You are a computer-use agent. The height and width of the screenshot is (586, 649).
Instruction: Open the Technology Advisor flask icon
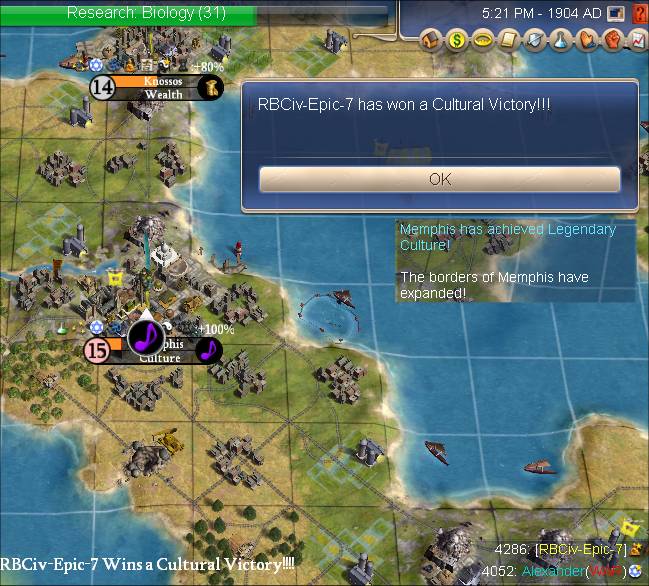click(559, 40)
